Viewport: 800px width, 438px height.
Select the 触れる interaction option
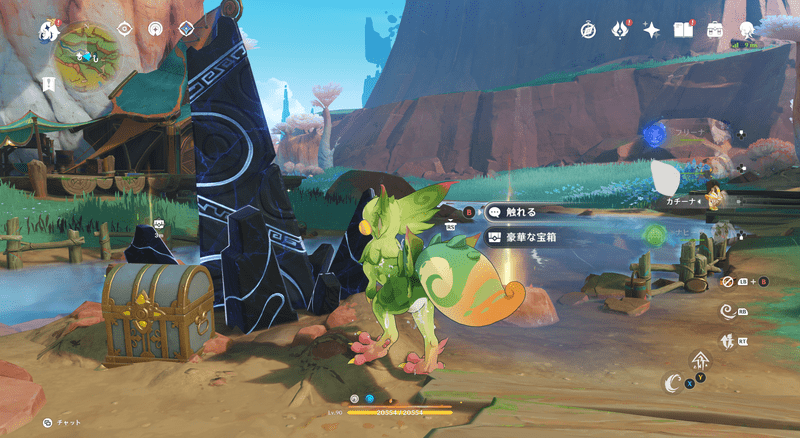click(516, 212)
